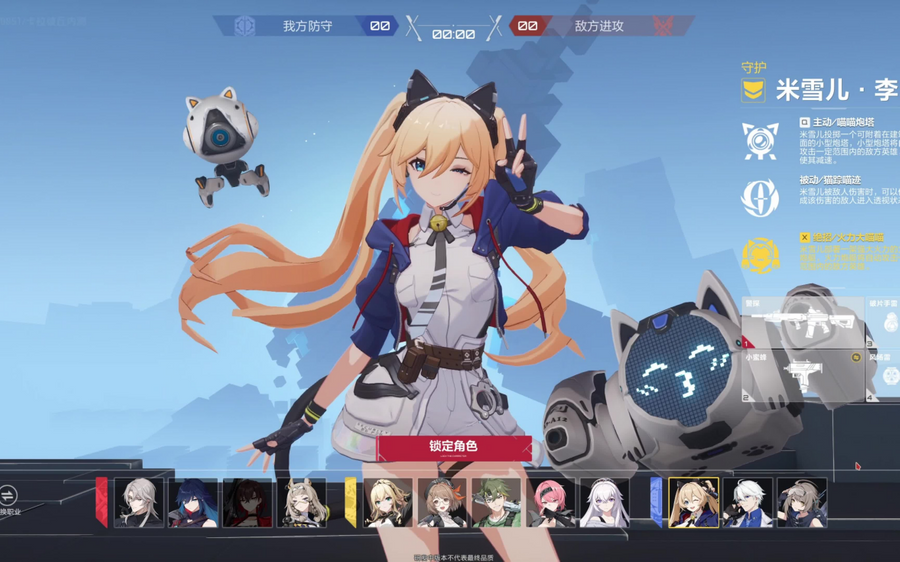Select the primary assault rifle weapon slot

800,322
